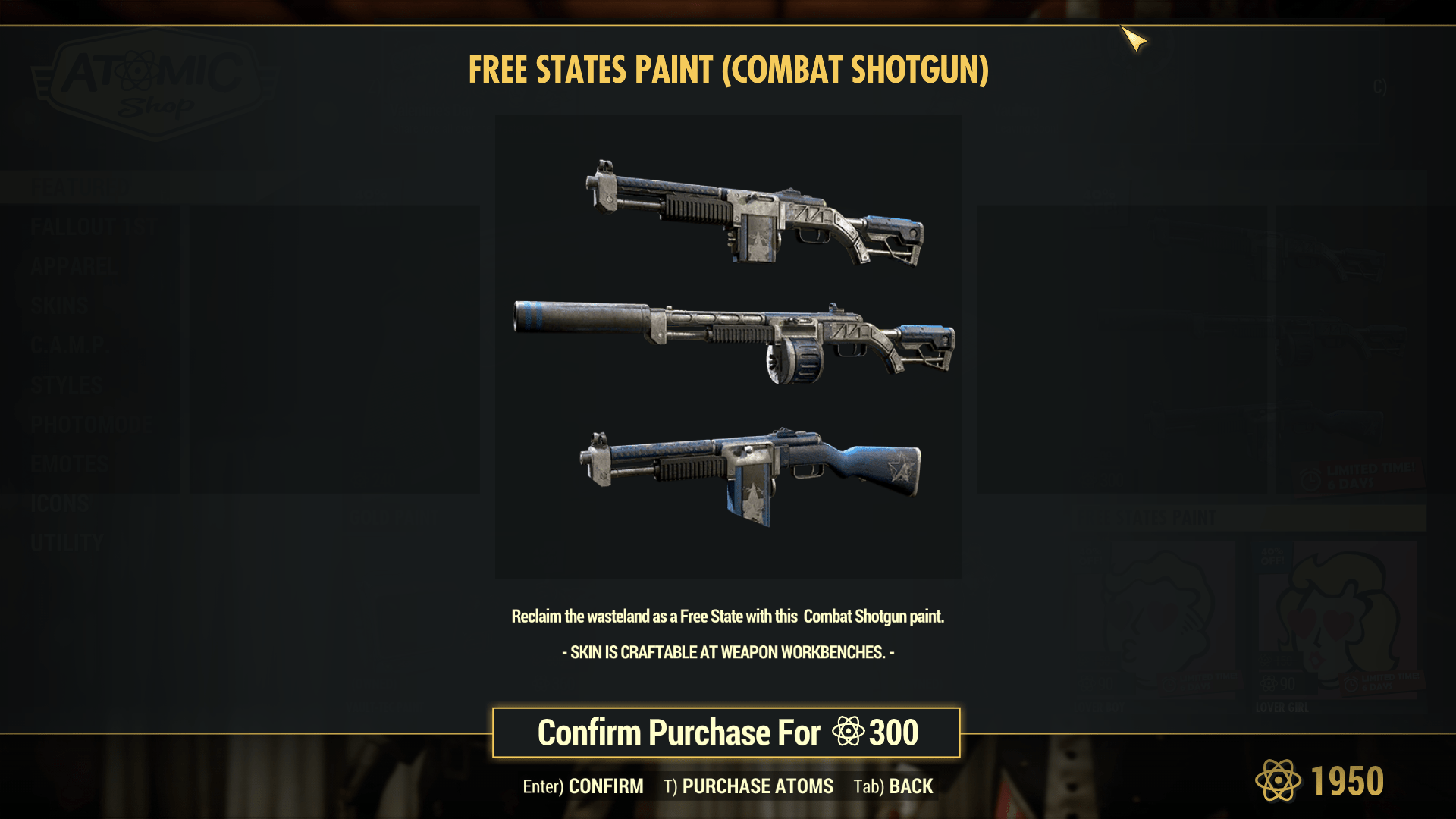Image resolution: width=1456 pixels, height=819 pixels.
Task: Select the UTILITY category
Action: point(67,543)
